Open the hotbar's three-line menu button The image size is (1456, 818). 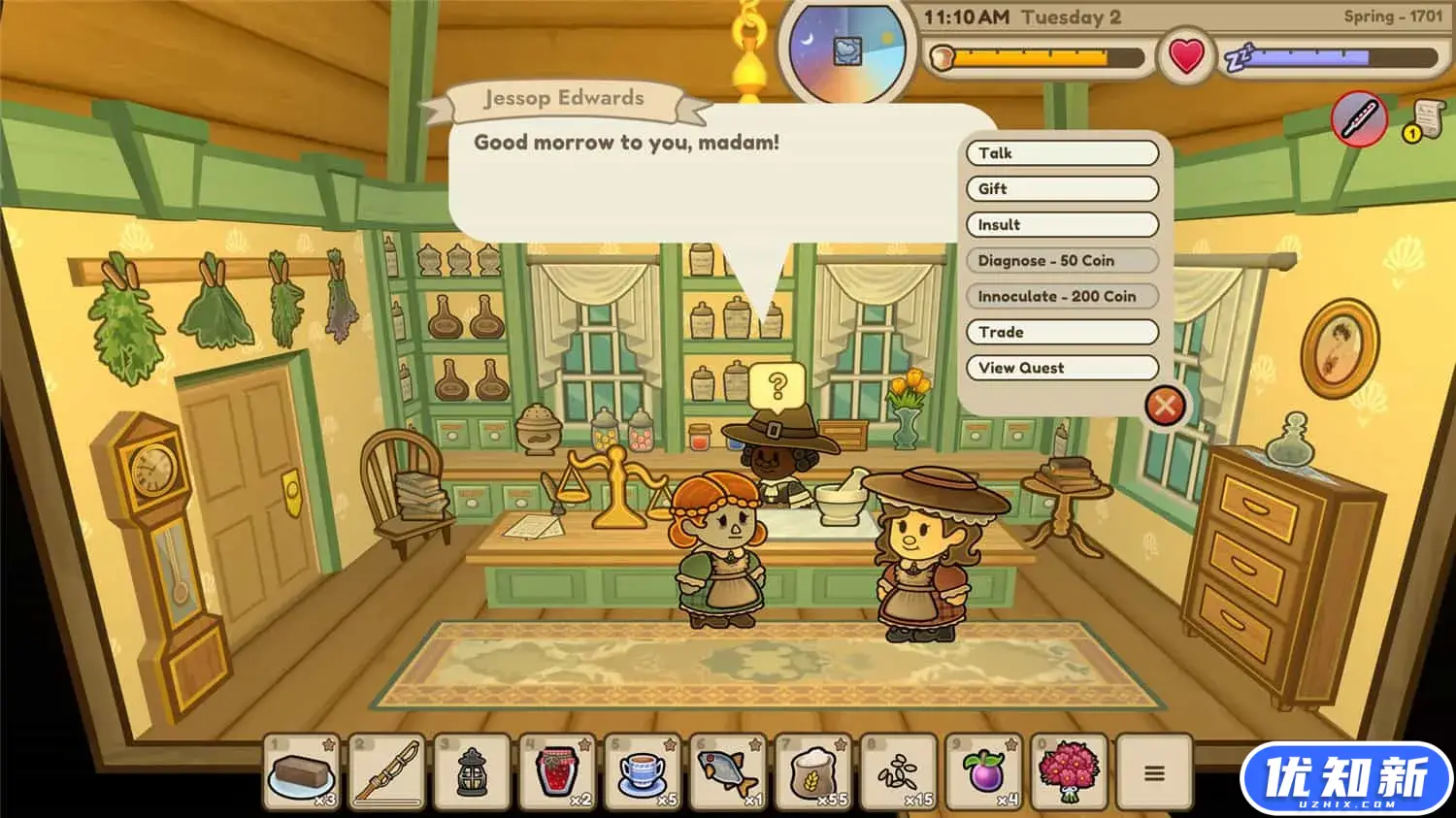(1154, 772)
